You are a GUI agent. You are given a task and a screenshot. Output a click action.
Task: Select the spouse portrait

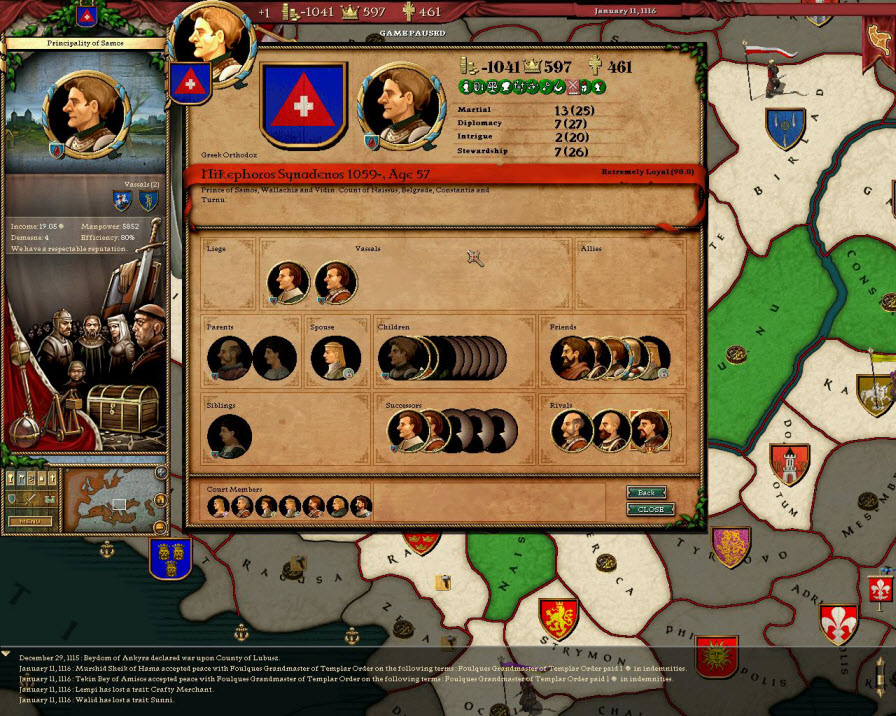[333, 358]
